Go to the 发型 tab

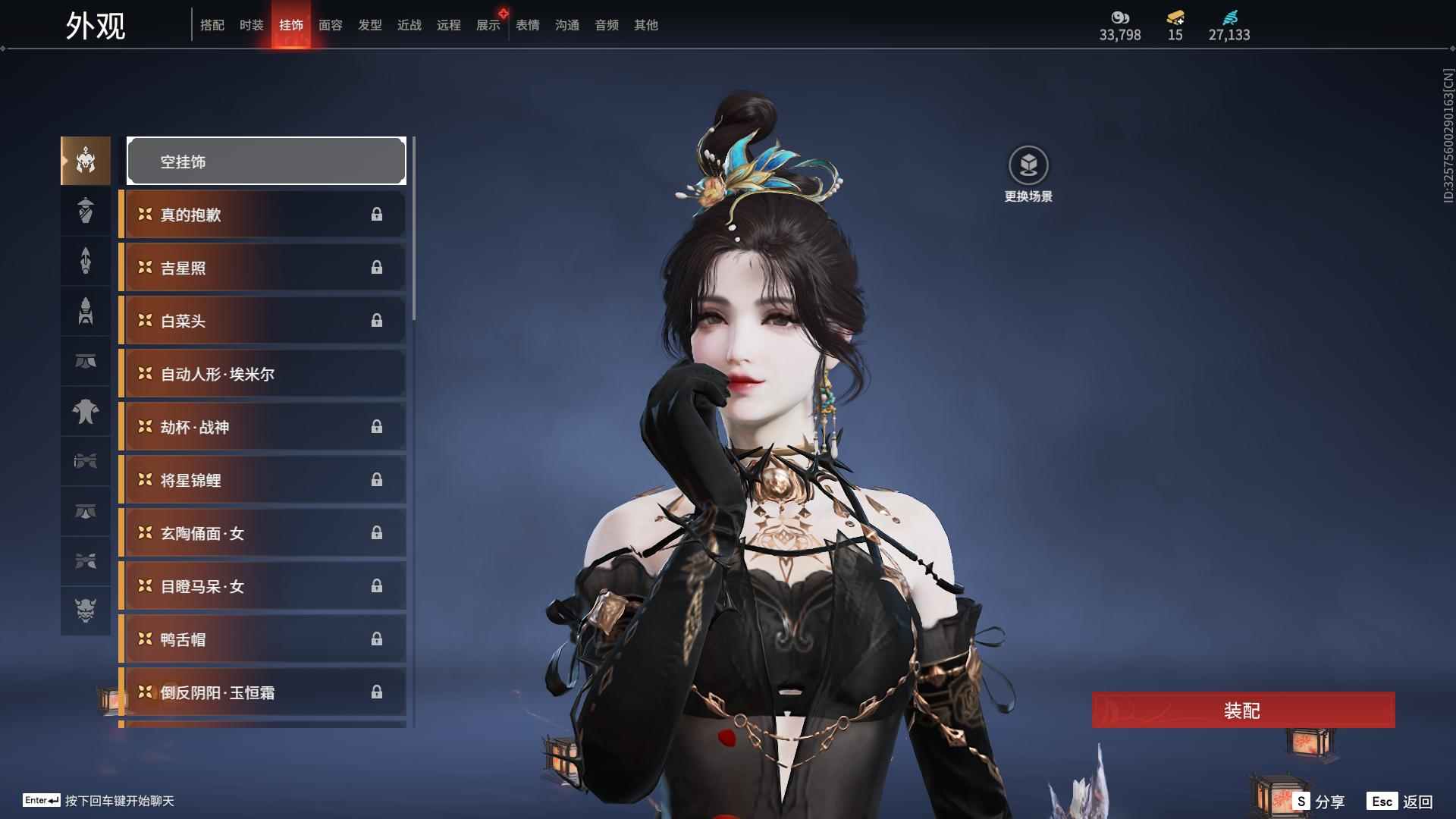(369, 25)
